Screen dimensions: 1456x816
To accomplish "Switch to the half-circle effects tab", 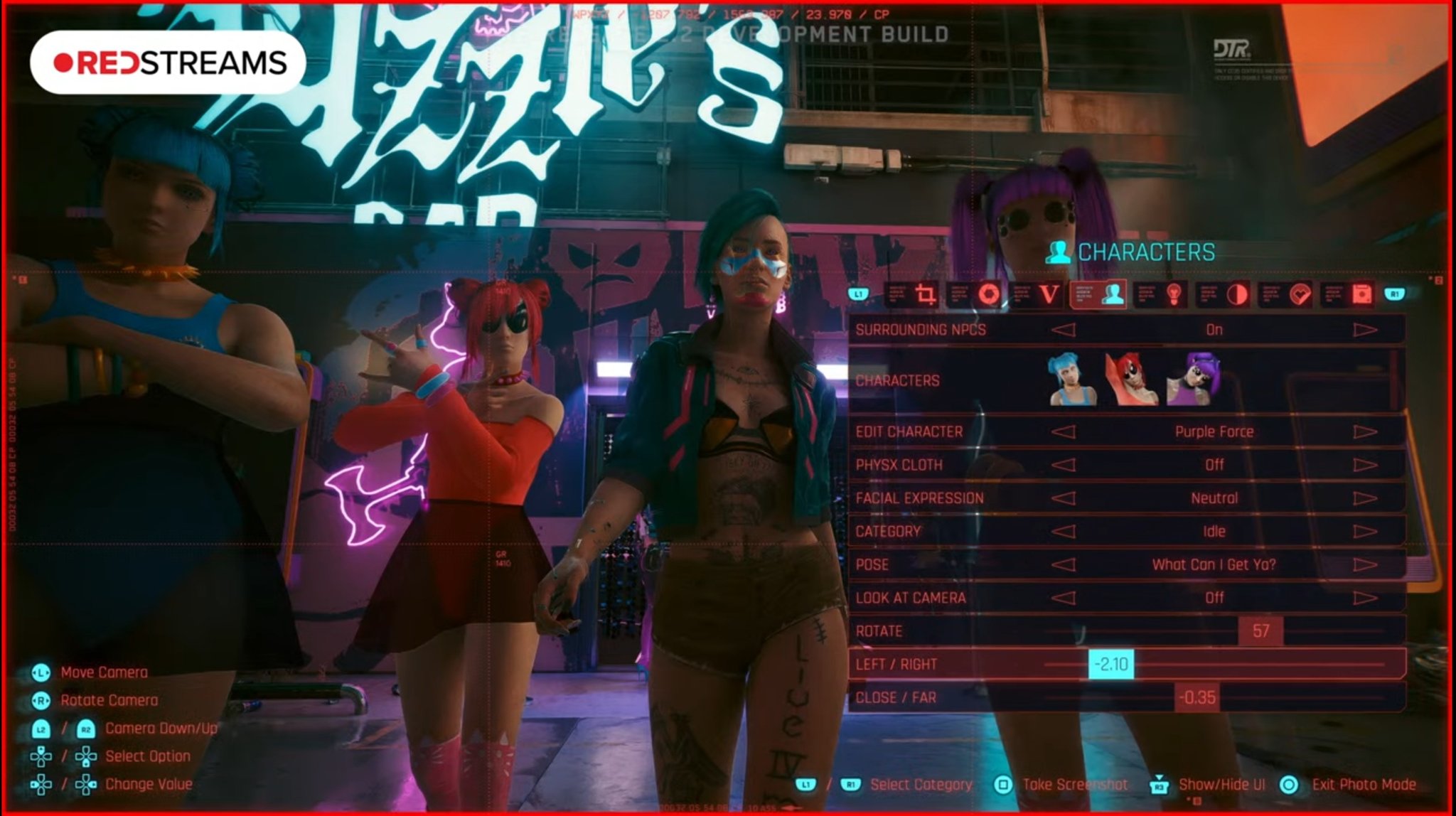I will pos(1236,294).
